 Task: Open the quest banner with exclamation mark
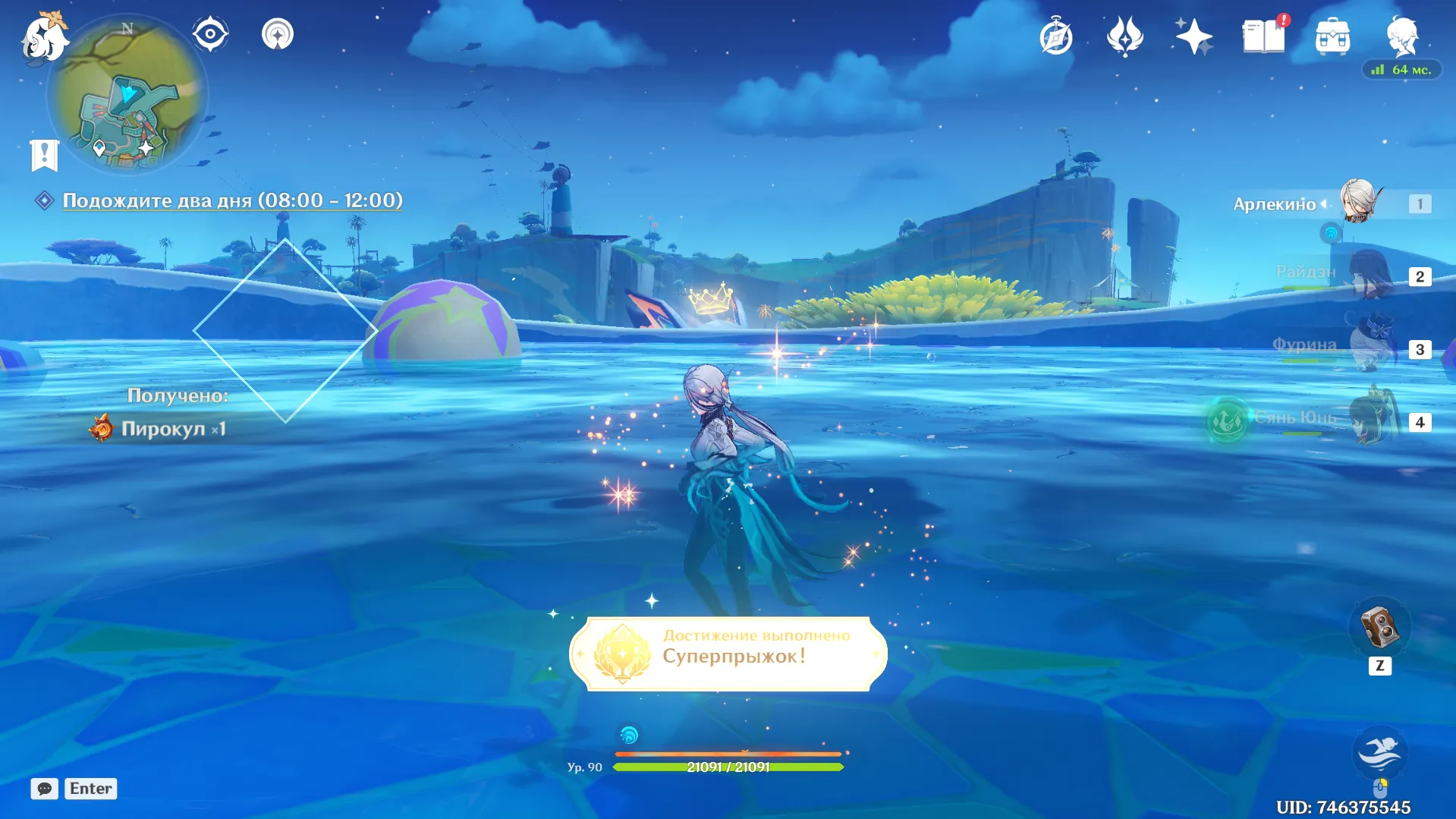point(44,155)
